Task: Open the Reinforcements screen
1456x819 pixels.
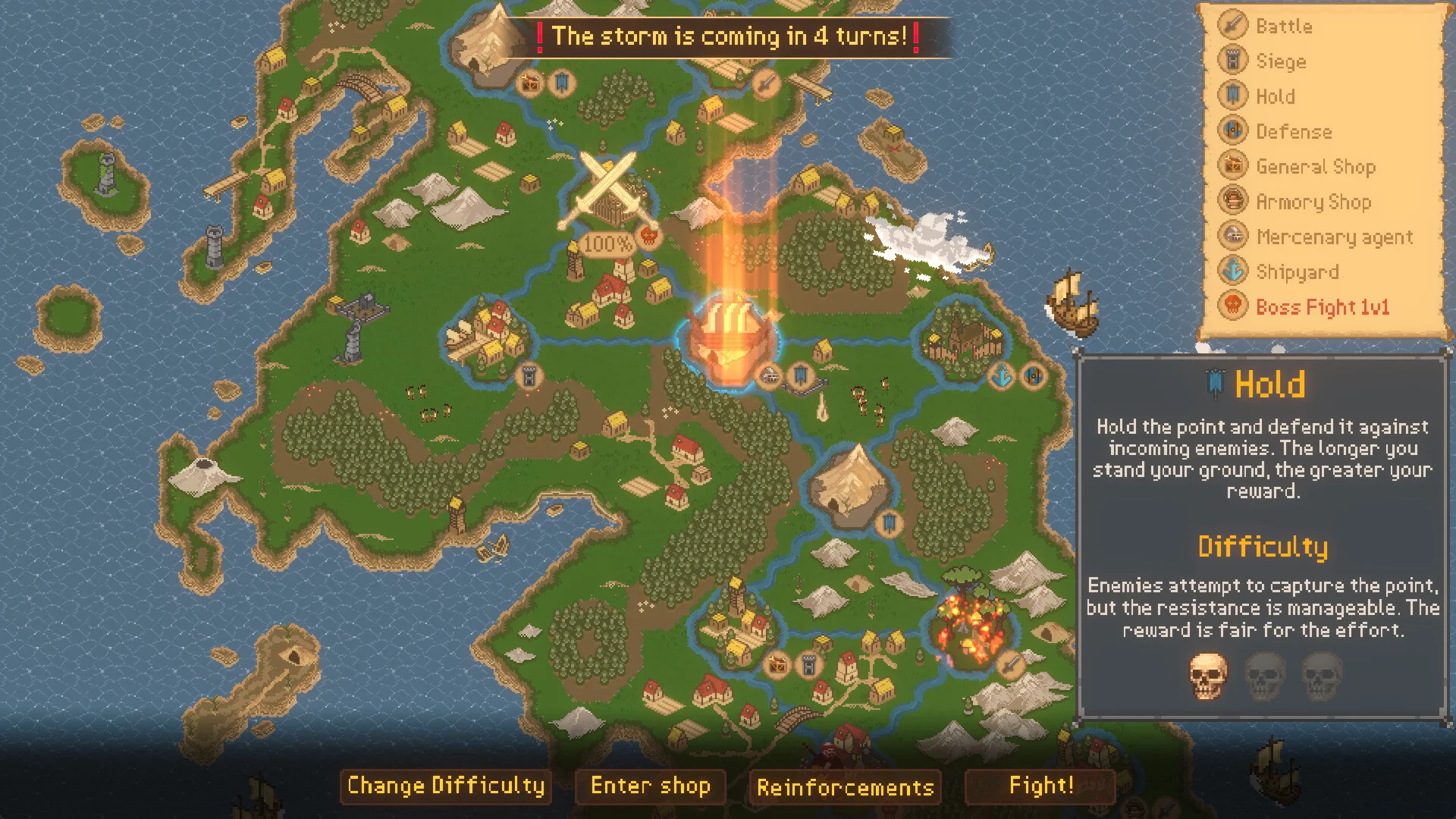Action: tap(845, 787)
